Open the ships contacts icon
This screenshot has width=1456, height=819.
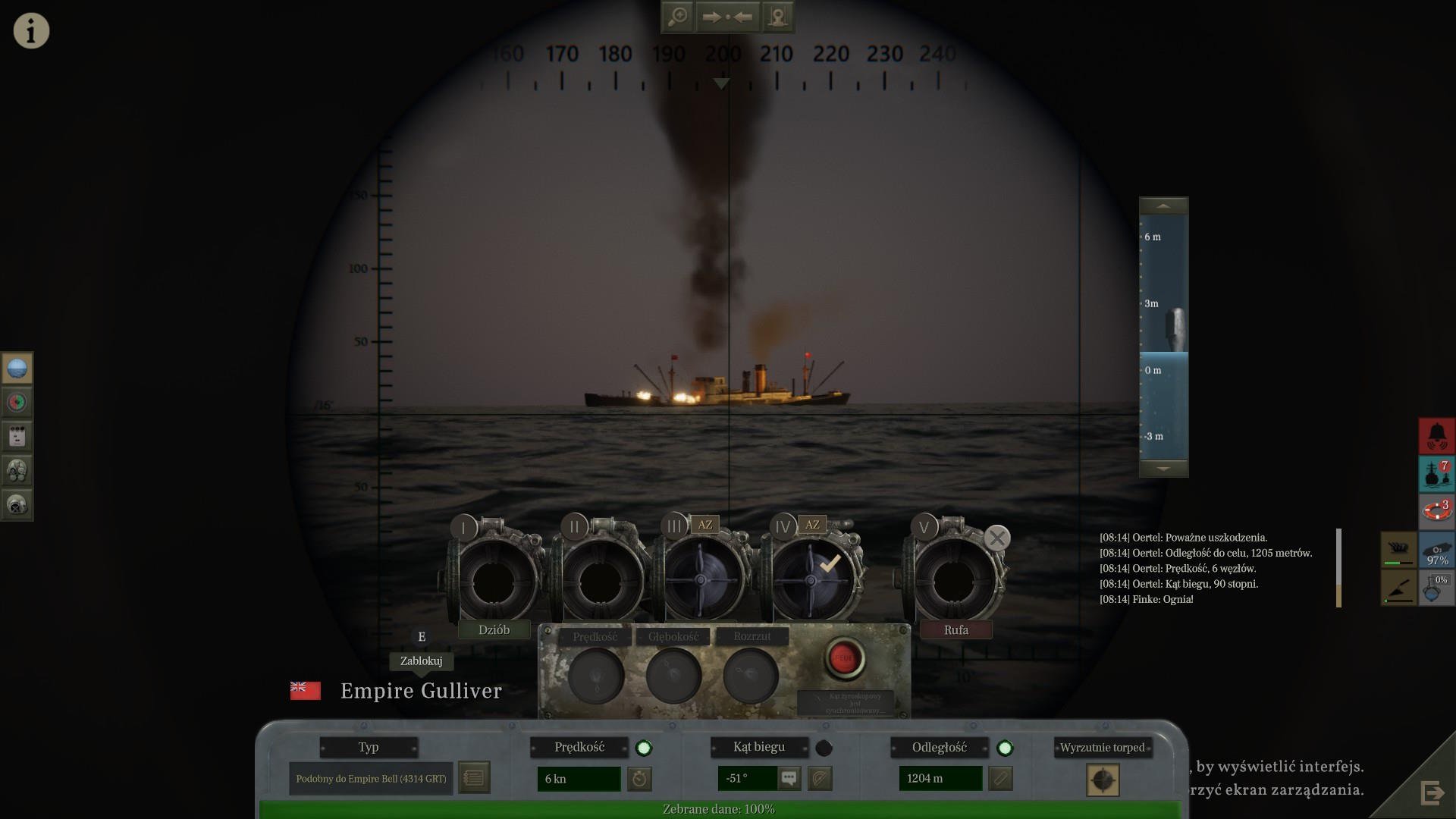(1436, 473)
